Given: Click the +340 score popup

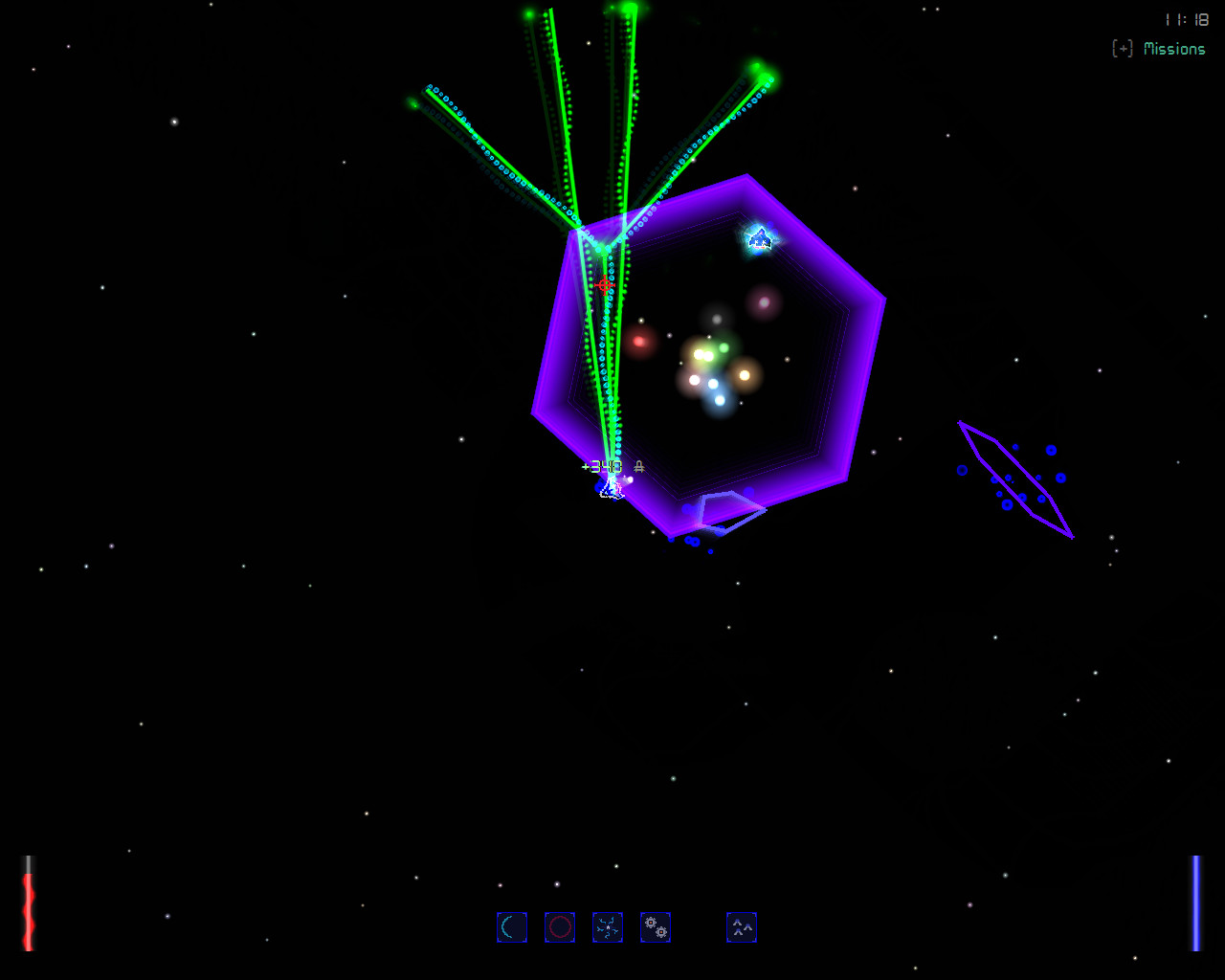Looking at the screenshot, I should 601,467.
